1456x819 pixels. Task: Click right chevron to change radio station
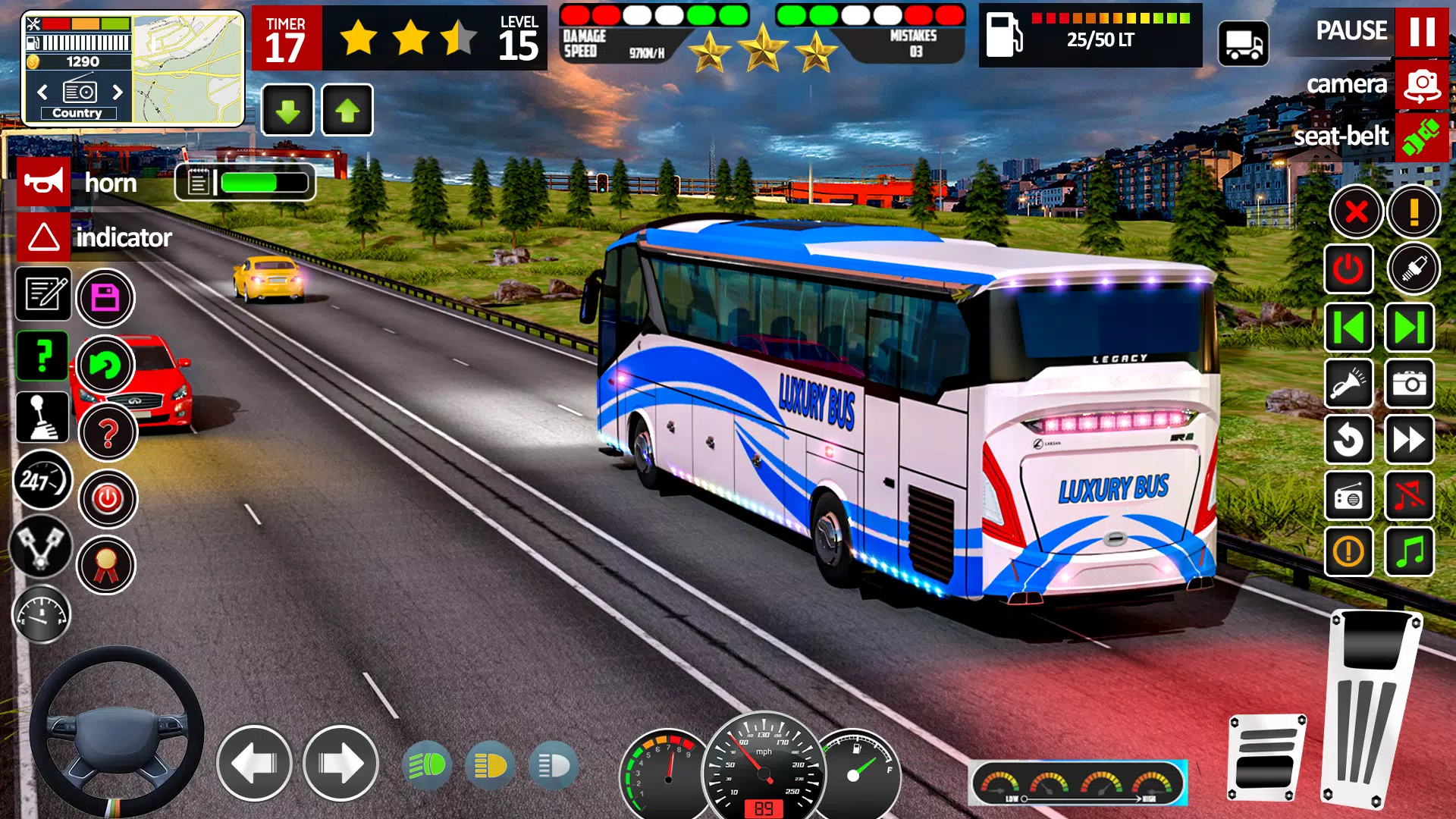pyautogui.click(x=118, y=93)
